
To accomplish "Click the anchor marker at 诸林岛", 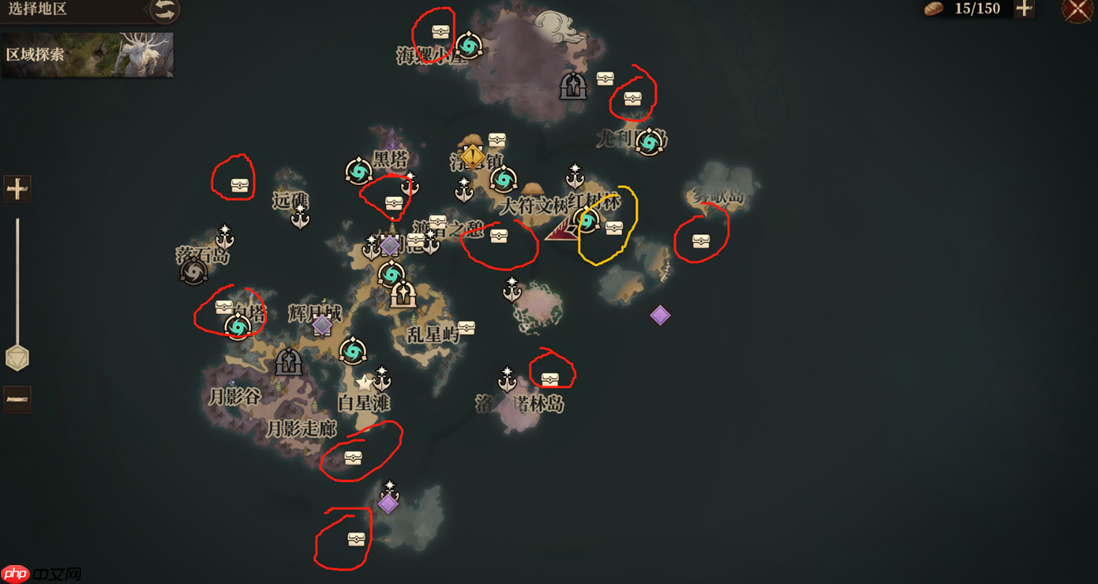I will [x=507, y=380].
